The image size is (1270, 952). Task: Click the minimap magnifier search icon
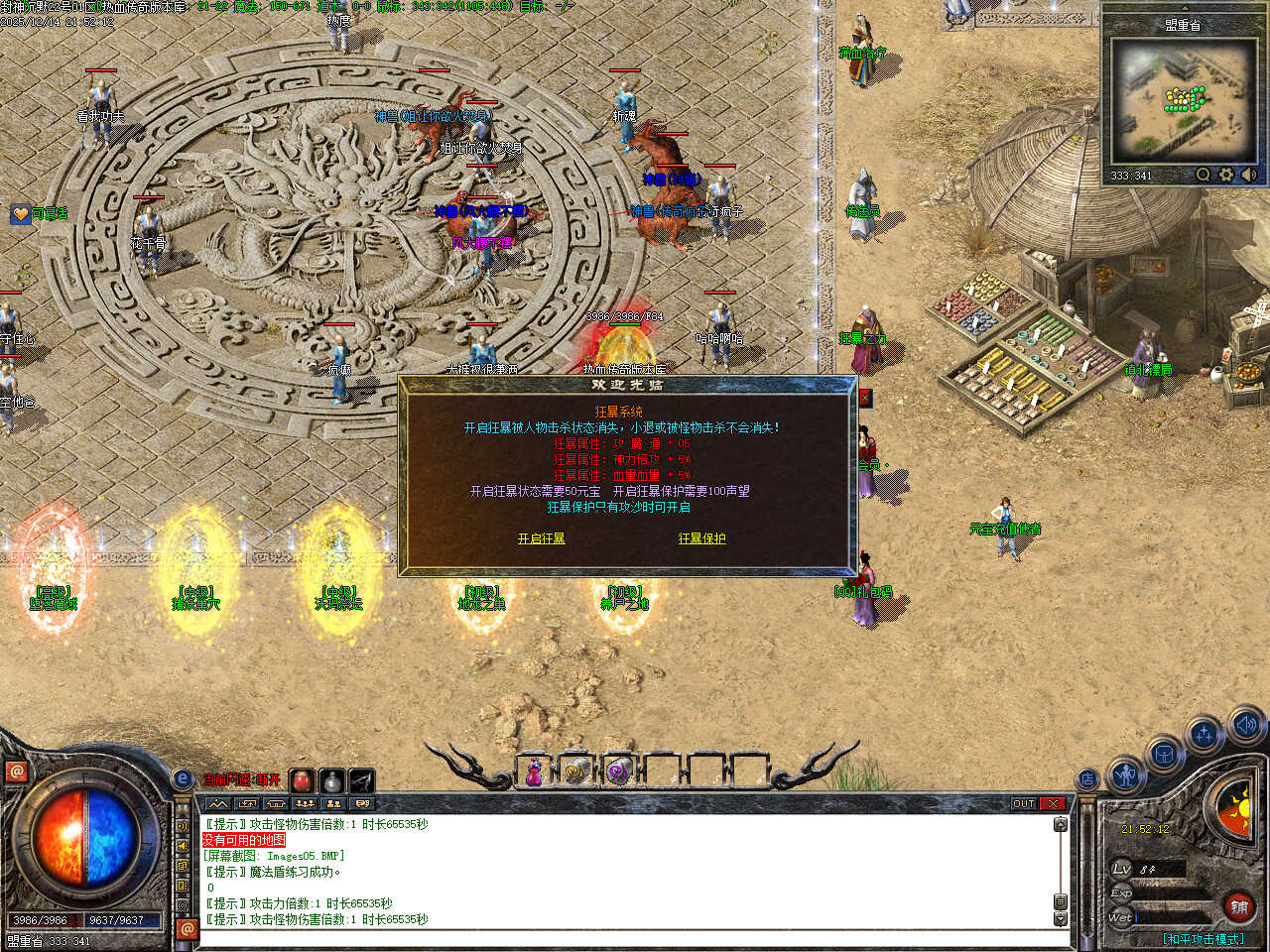(1203, 176)
